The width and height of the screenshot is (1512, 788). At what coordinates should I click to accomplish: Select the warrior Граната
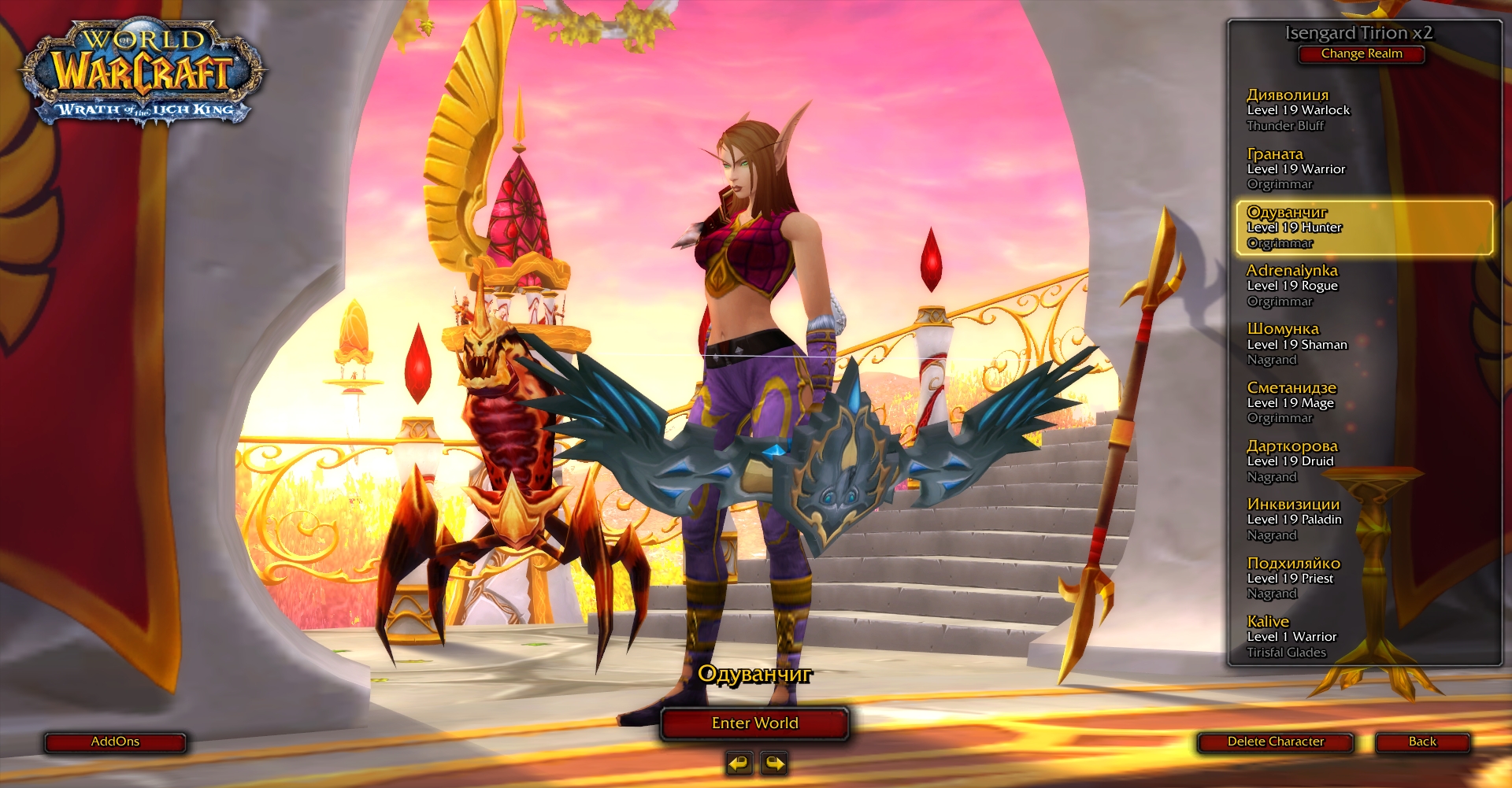click(x=1299, y=168)
